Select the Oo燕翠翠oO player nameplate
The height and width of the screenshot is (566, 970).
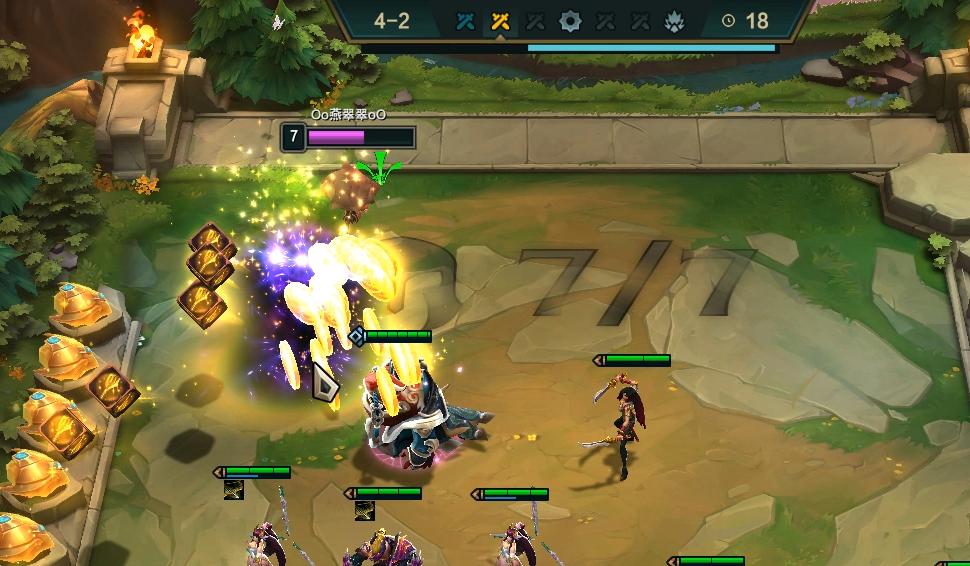(x=348, y=115)
